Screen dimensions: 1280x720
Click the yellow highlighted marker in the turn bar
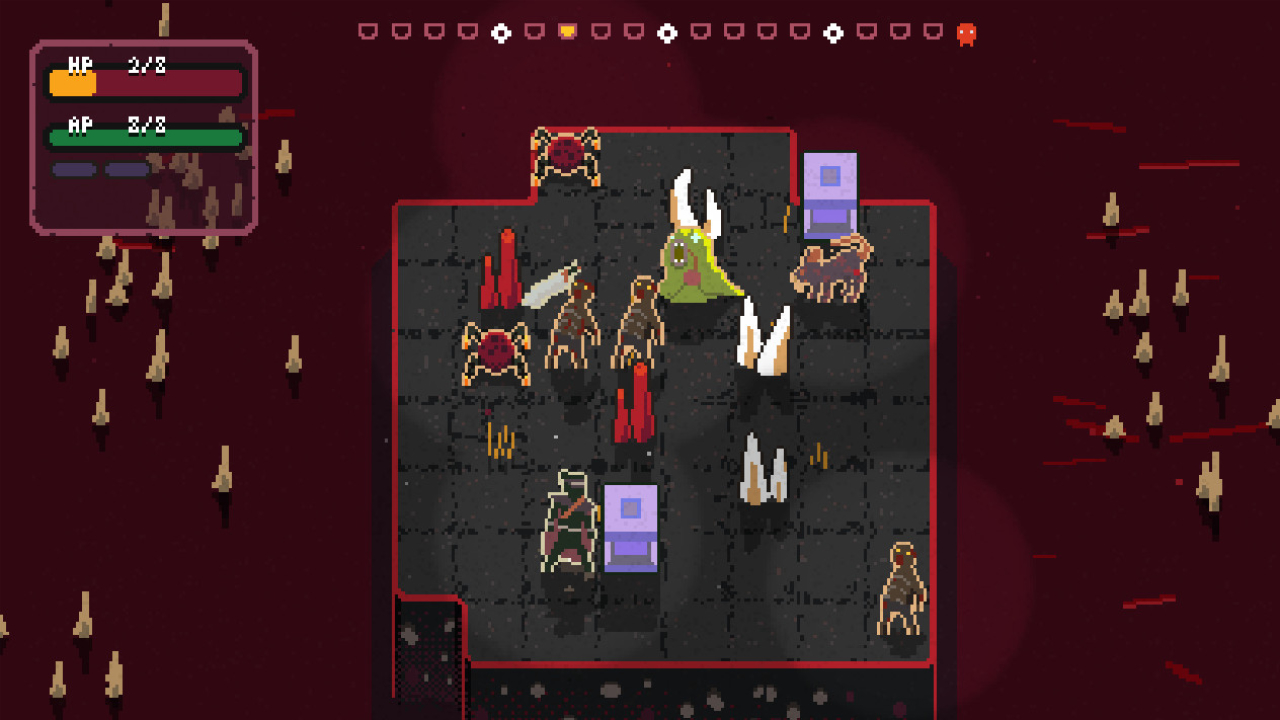point(566,31)
